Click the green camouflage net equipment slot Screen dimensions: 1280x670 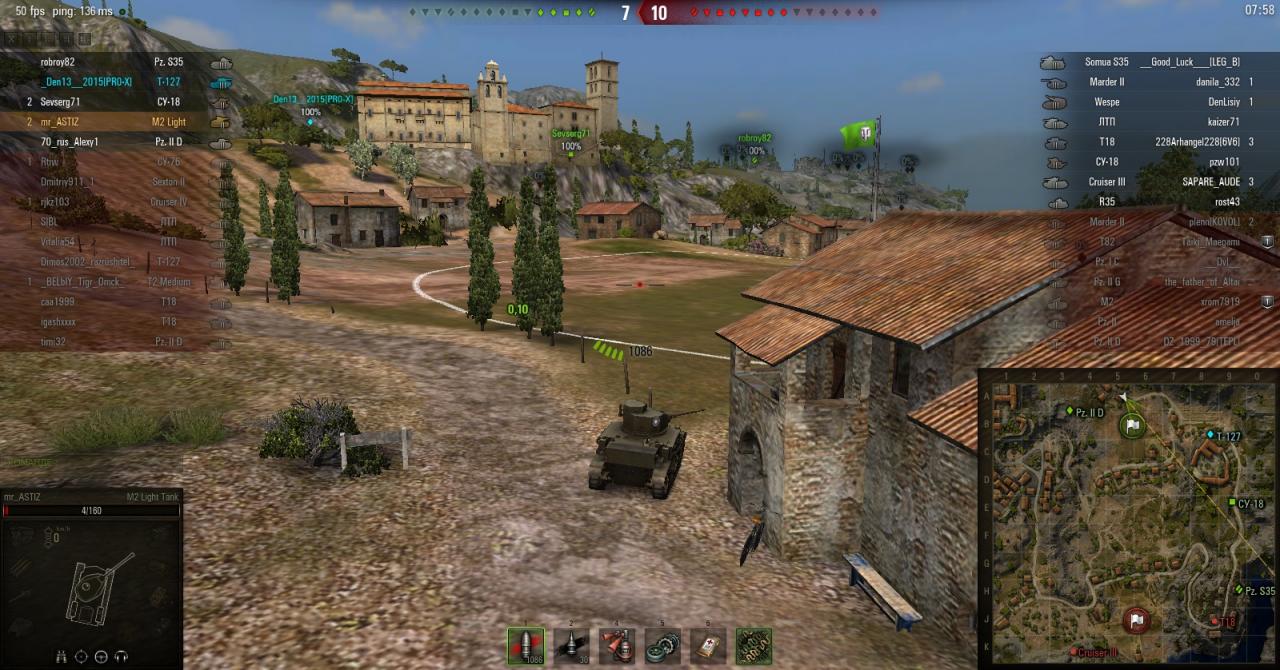753,646
